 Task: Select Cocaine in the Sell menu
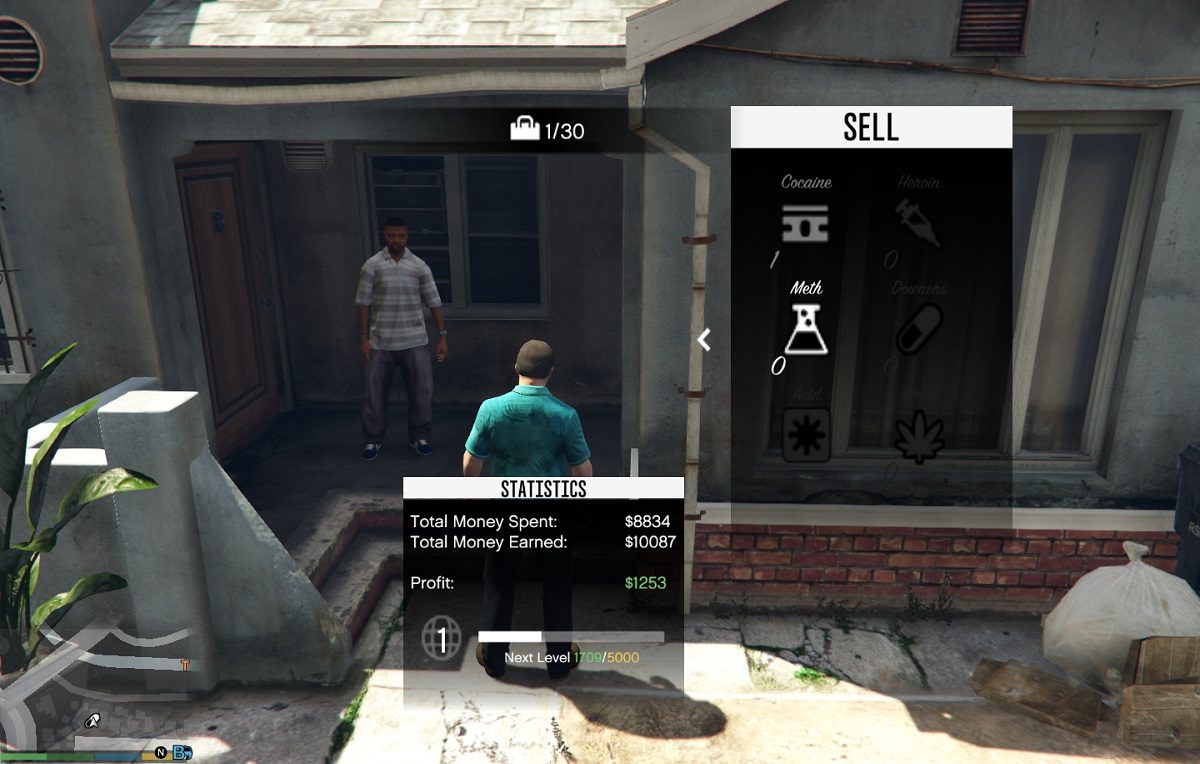coord(806,222)
